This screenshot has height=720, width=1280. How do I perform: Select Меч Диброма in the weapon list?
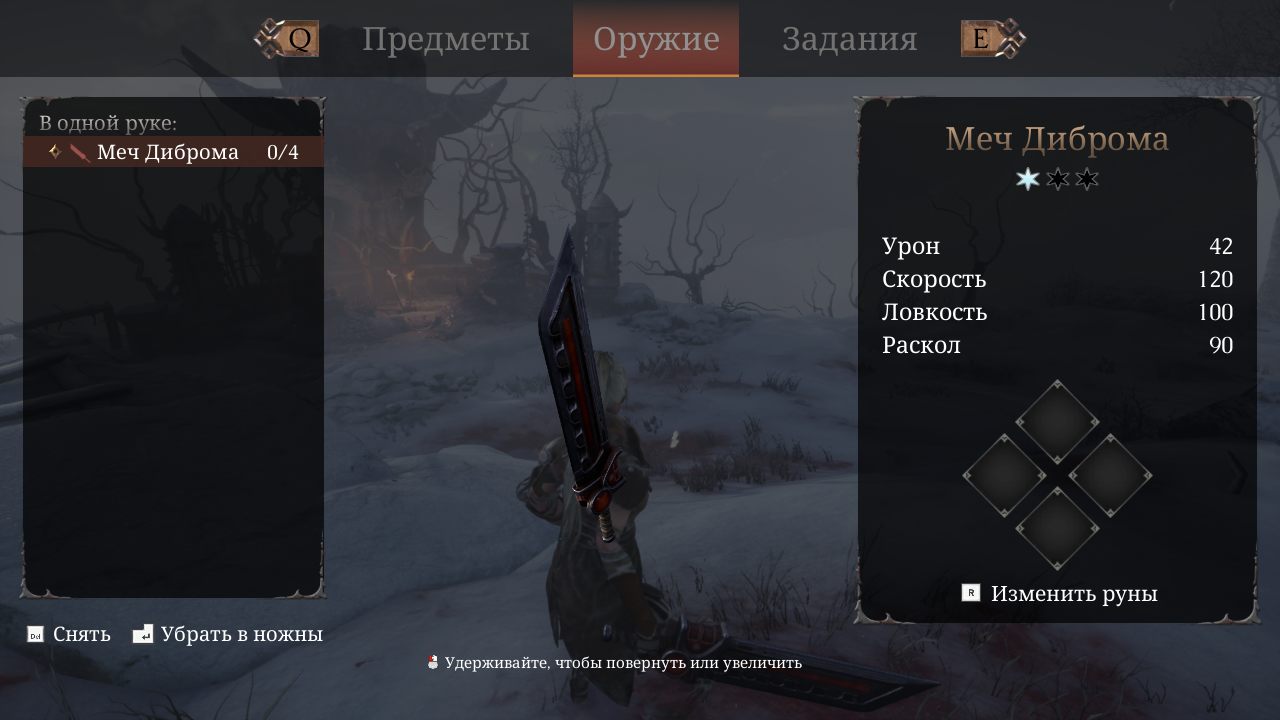click(168, 152)
